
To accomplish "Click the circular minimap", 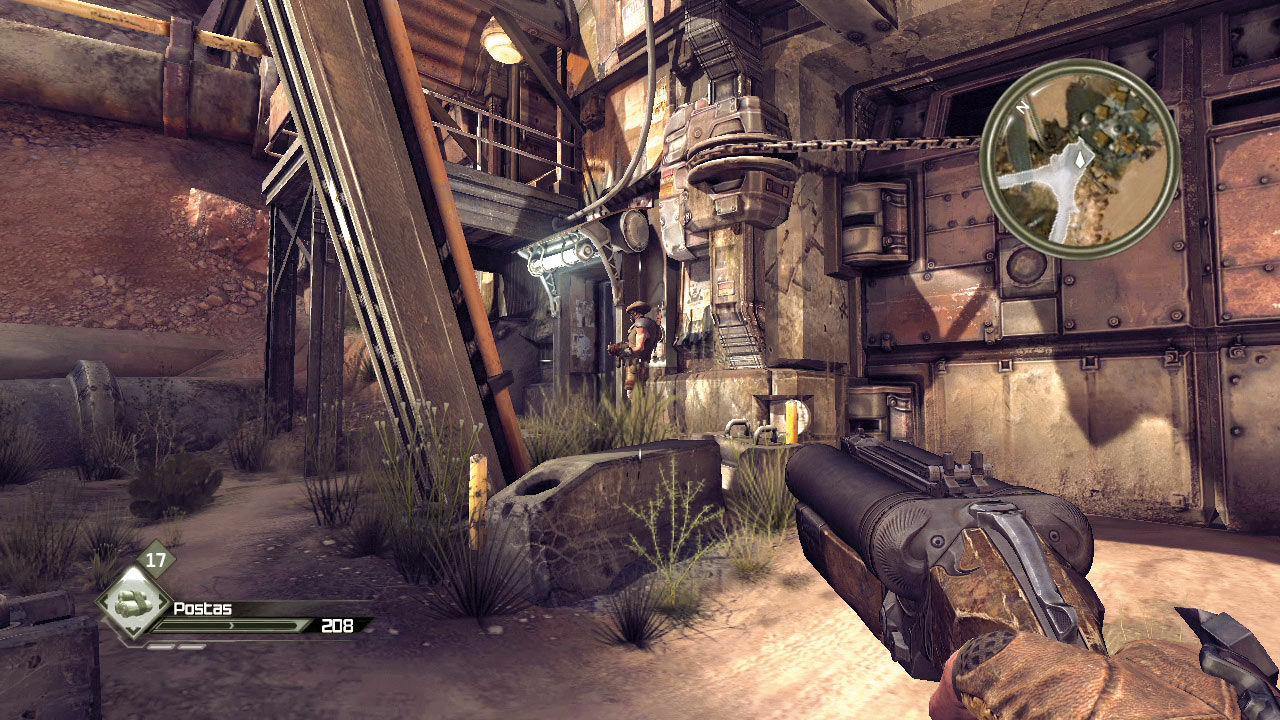I will (1080, 159).
